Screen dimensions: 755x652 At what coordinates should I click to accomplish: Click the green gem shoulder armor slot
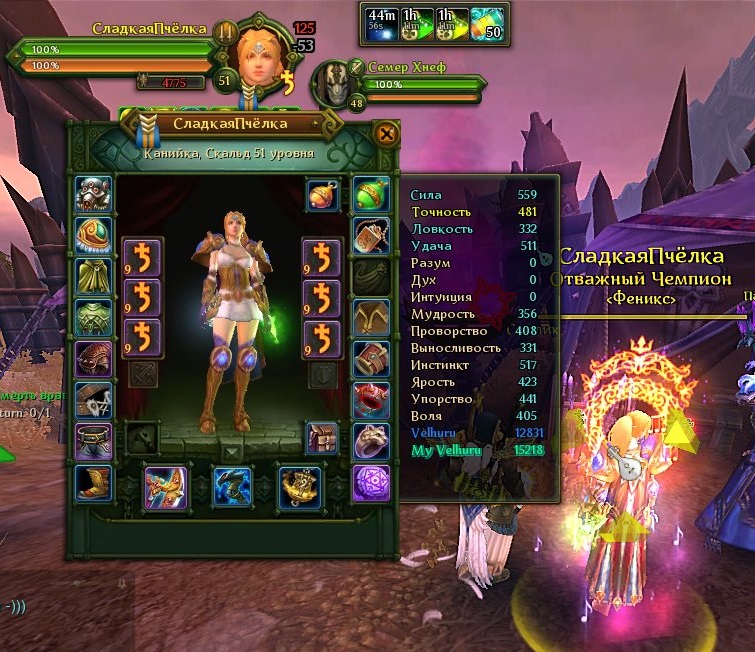pyautogui.click(x=94, y=234)
